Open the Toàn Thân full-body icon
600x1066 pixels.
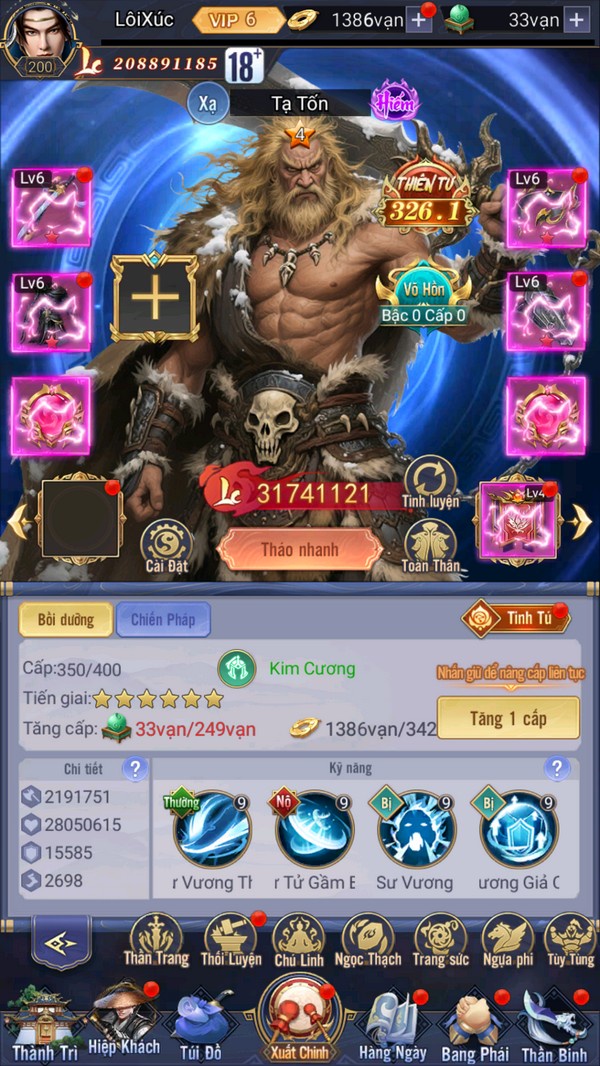tap(432, 546)
